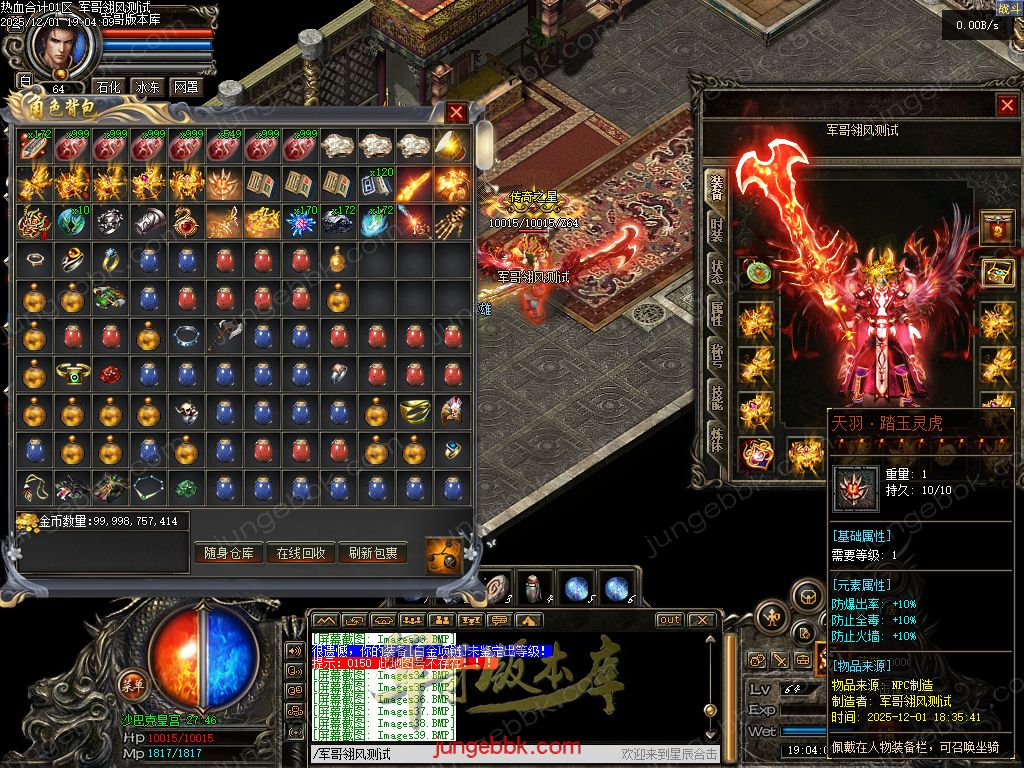Click the 网罩 net cover button
Viewport: 1024px width, 768px height.
(185, 87)
